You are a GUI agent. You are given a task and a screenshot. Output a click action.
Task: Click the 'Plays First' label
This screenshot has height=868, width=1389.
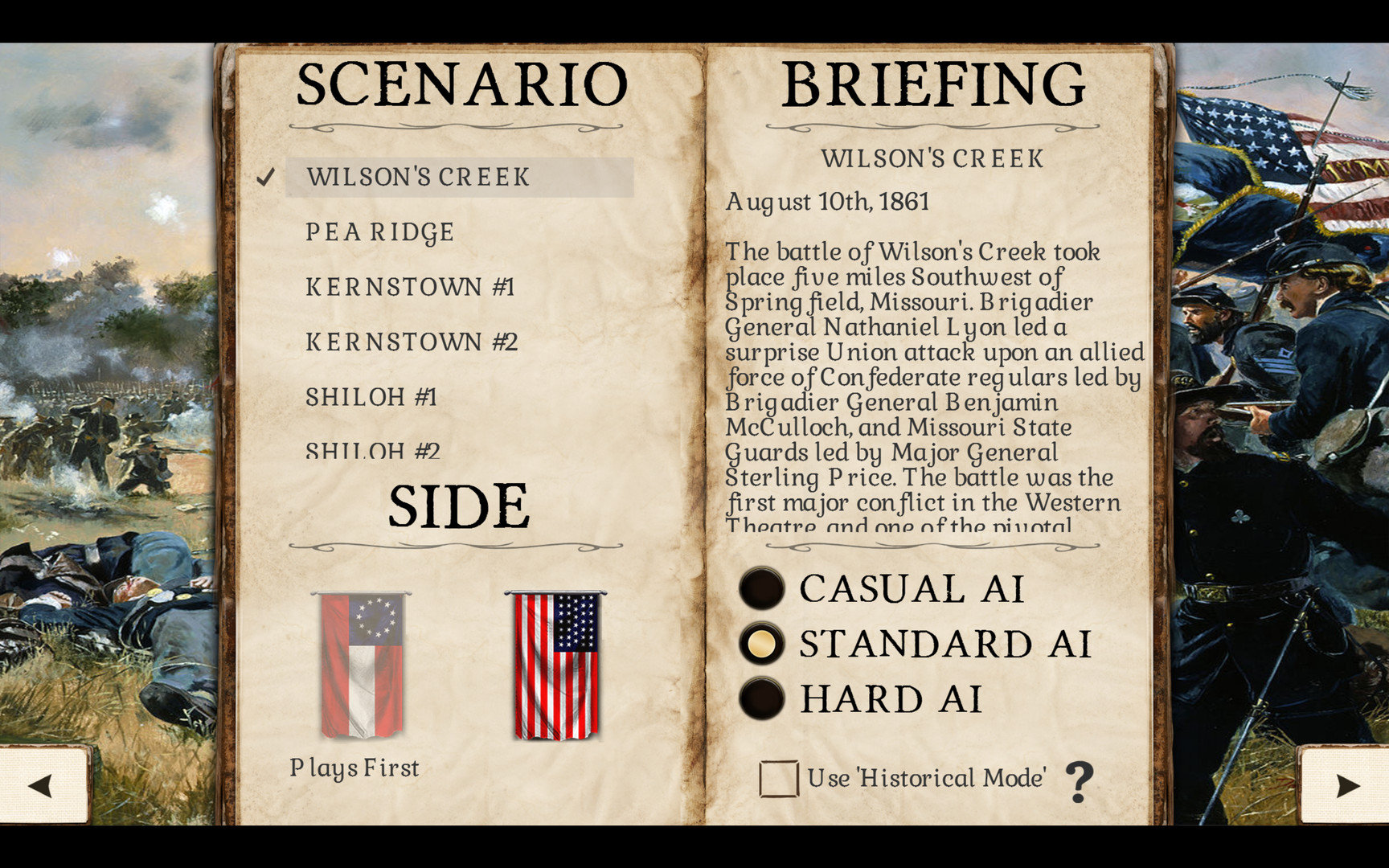pyautogui.click(x=354, y=768)
